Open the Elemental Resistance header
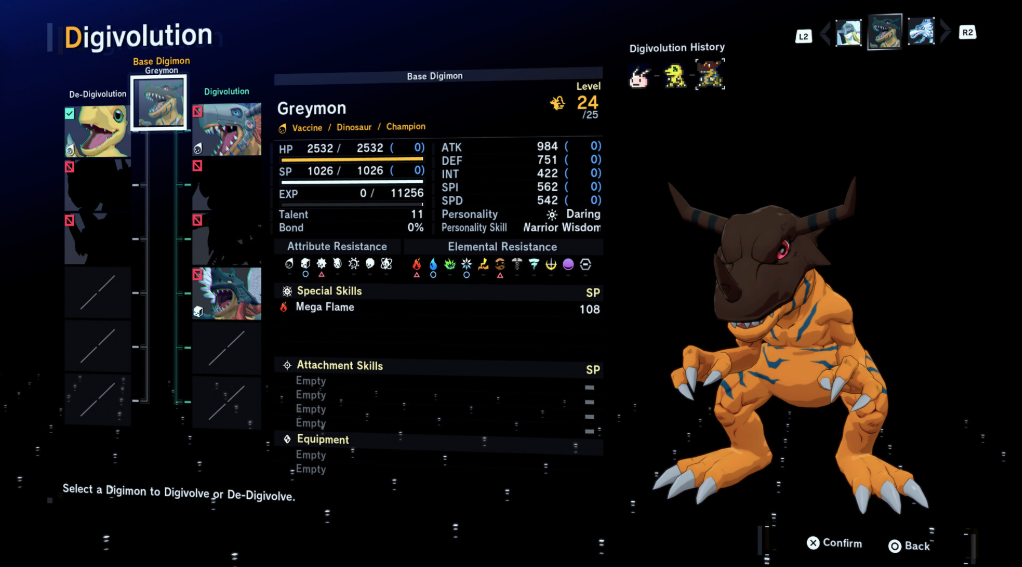Screen dimensions: 1022x567 (x=502, y=247)
